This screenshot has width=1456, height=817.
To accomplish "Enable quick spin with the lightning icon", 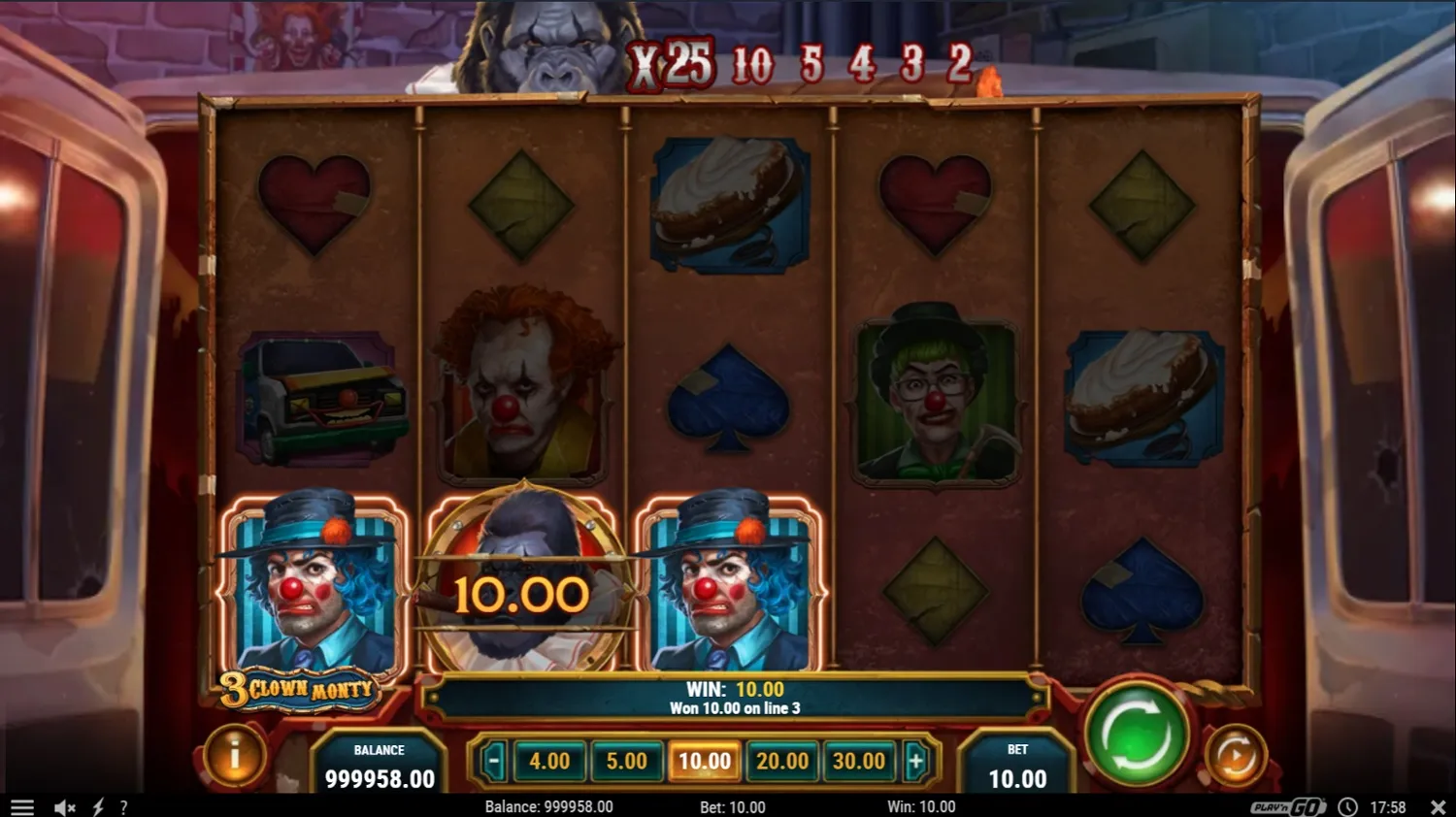I will (x=97, y=806).
